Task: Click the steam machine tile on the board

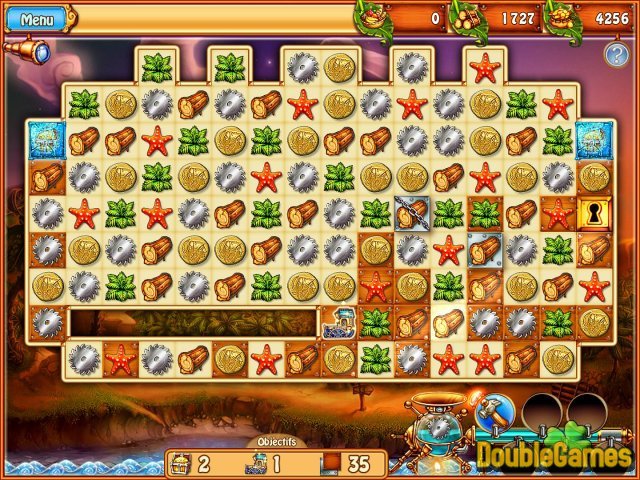Action: [x=338, y=321]
